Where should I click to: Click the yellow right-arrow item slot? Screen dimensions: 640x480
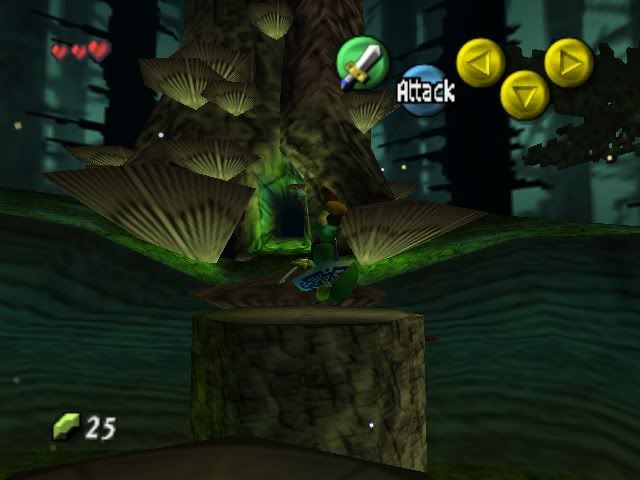point(568,62)
